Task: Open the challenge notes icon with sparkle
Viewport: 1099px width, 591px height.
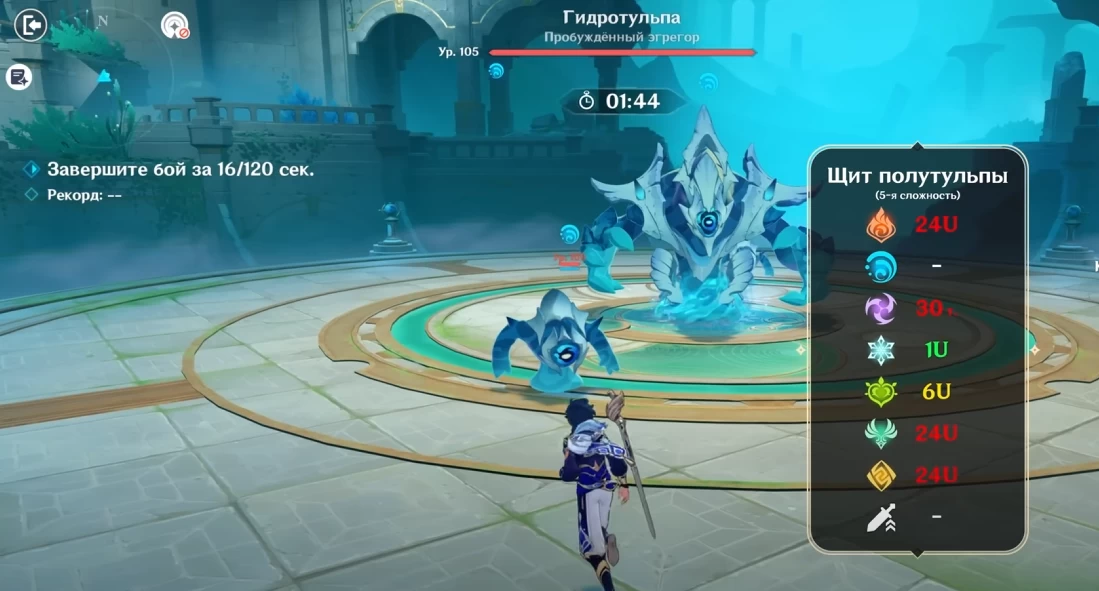Action: click(x=18, y=77)
